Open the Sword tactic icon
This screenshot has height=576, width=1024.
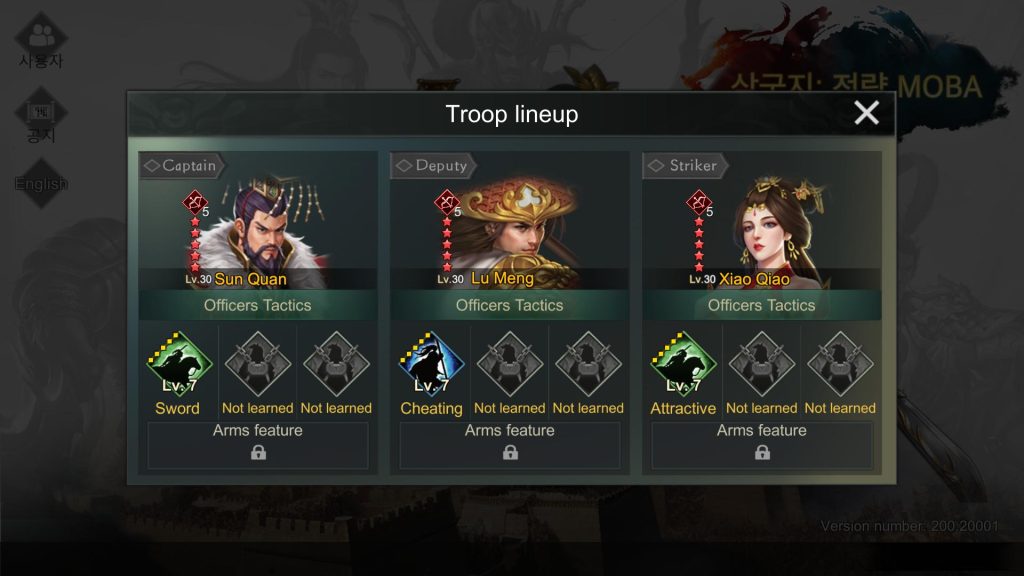(178, 365)
